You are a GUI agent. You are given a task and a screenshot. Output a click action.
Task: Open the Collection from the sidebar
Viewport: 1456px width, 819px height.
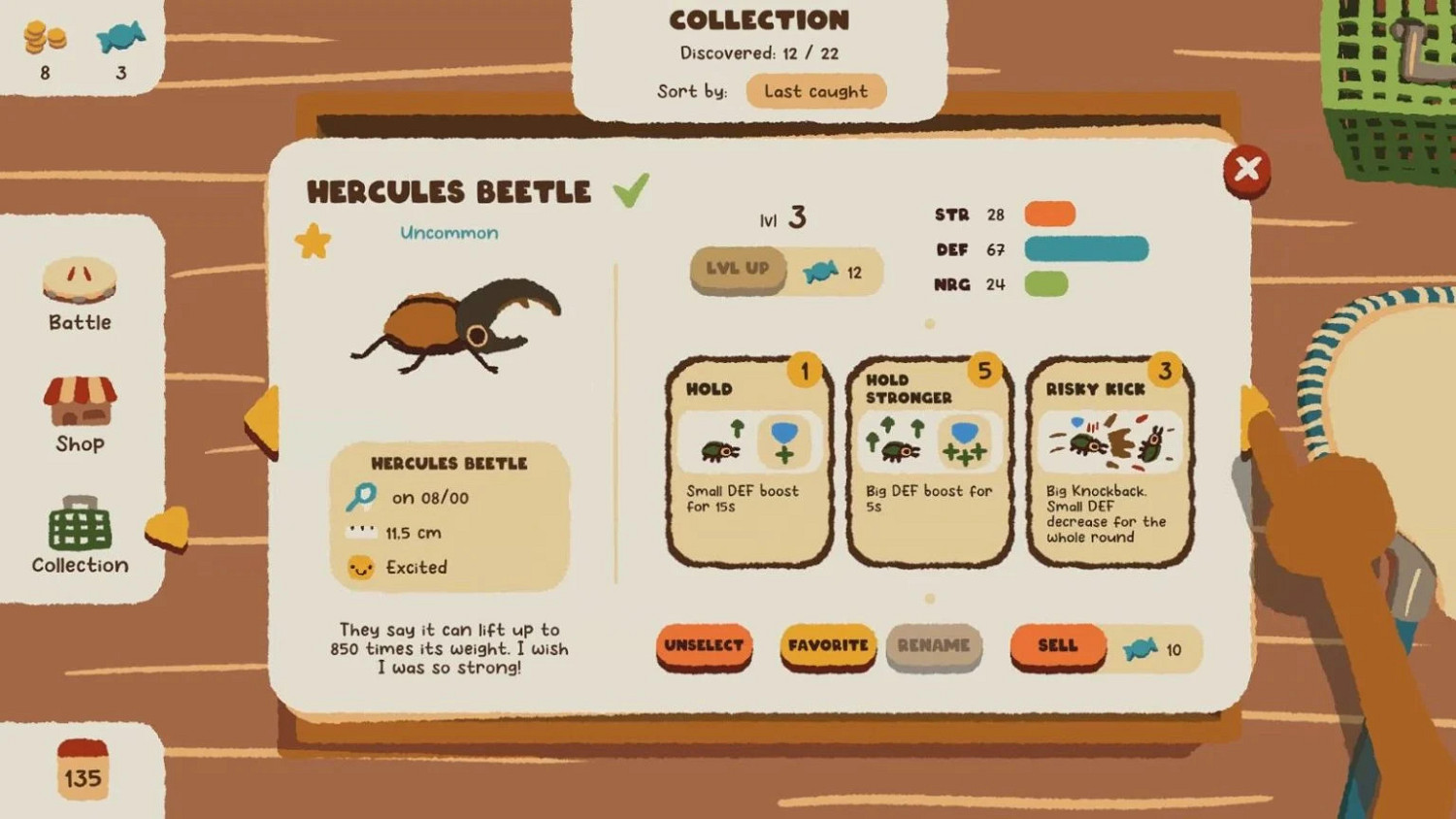pos(78,537)
